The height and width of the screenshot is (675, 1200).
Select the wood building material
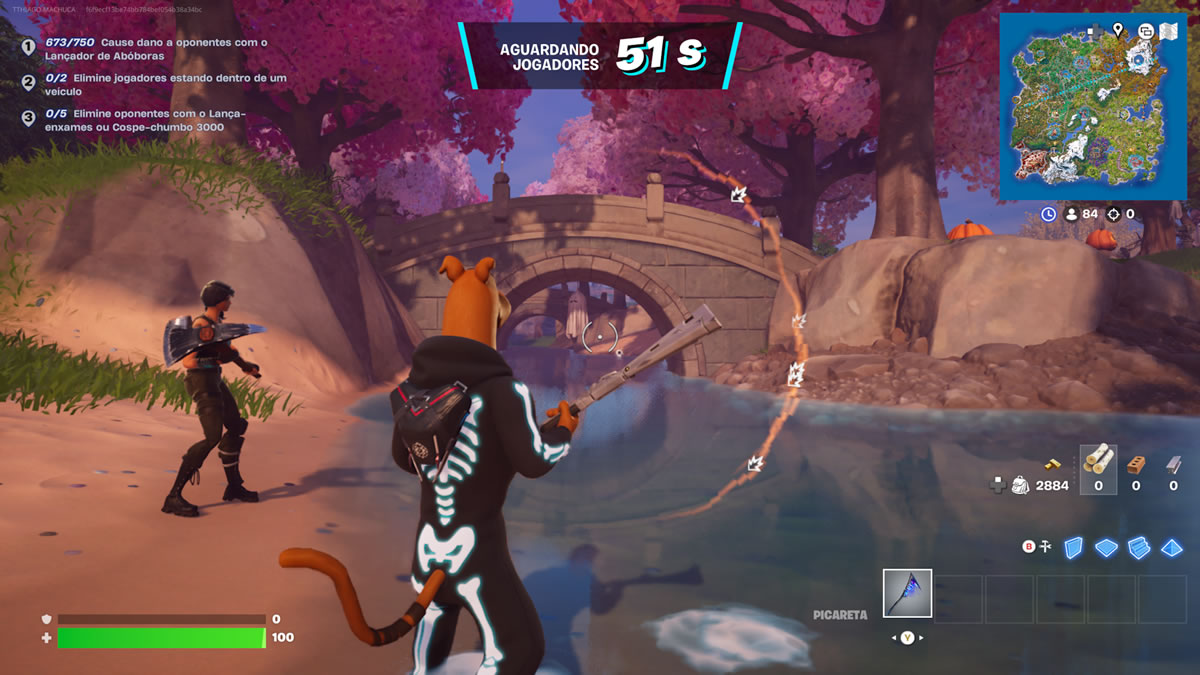click(x=1098, y=463)
